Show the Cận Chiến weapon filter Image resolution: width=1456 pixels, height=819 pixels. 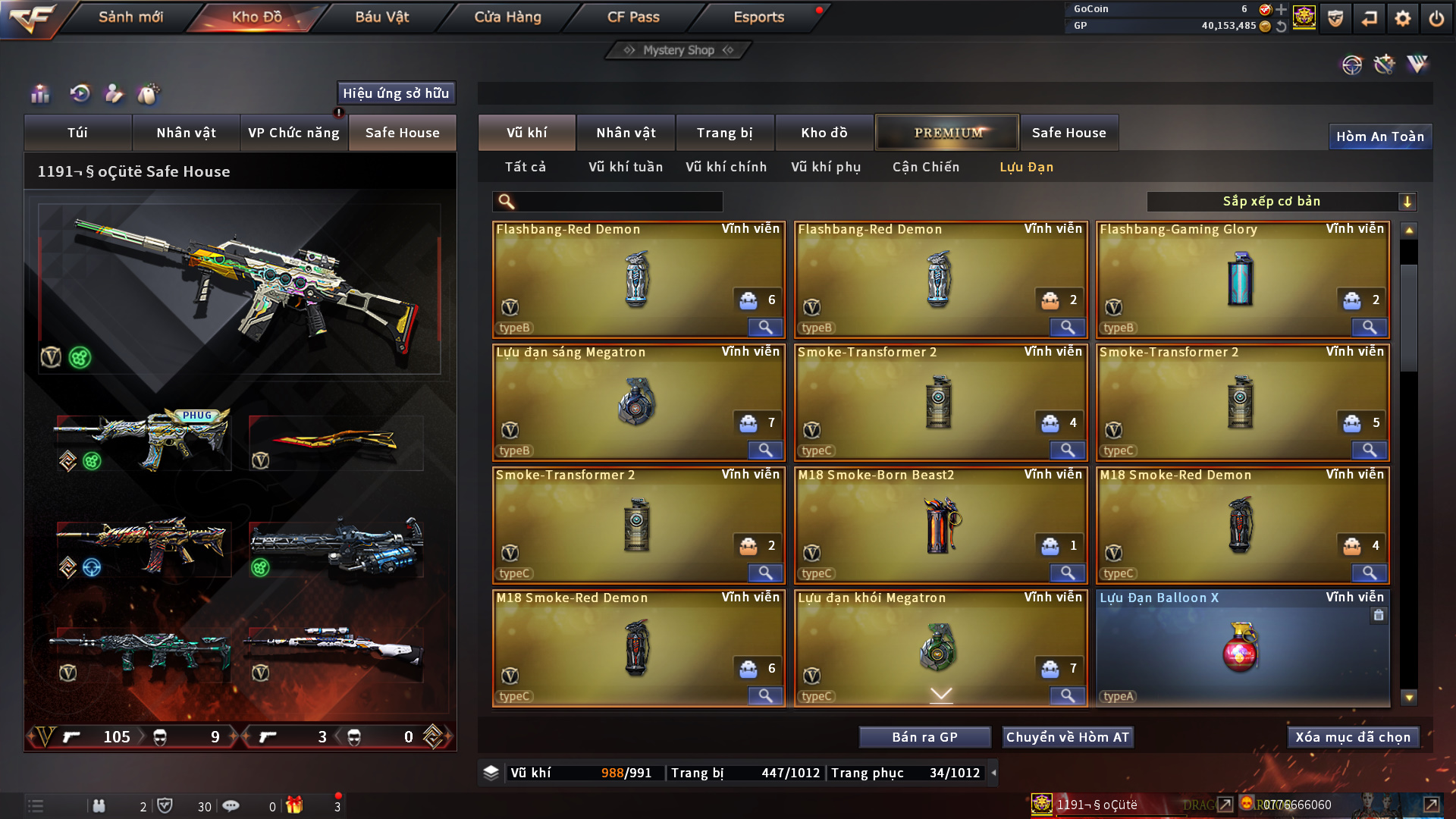coord(925,167)
